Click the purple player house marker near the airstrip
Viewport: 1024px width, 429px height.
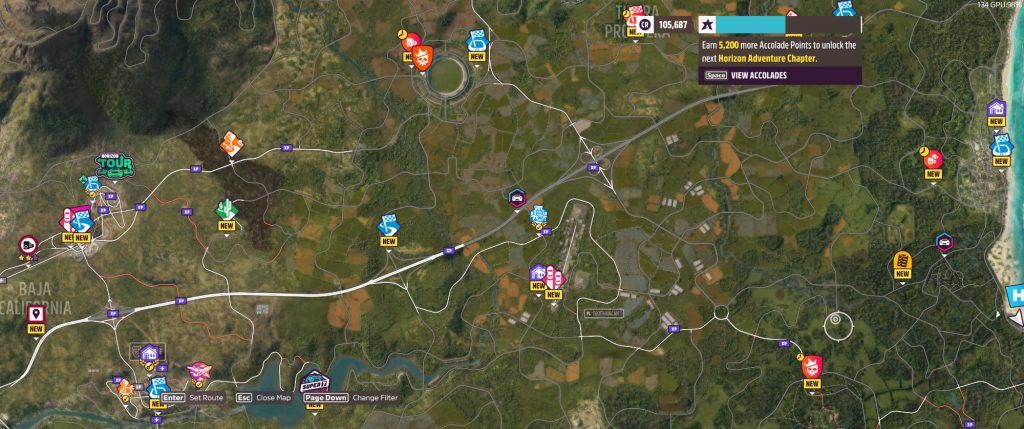click(538, 273)
